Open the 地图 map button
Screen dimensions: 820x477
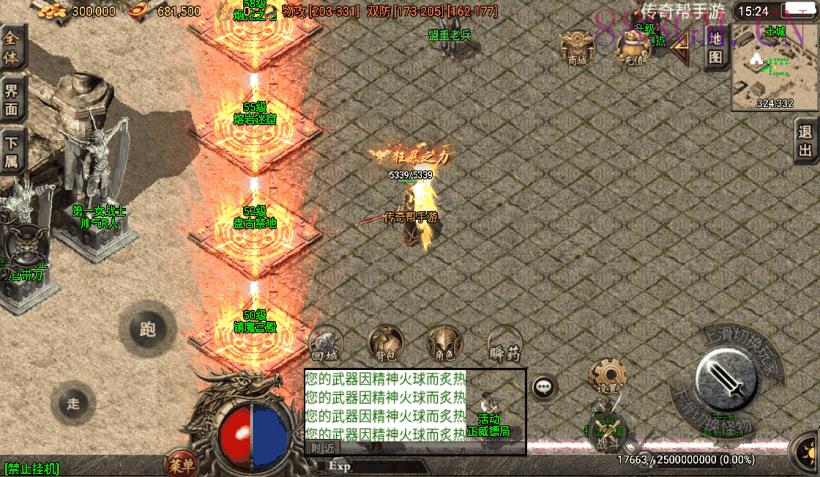point(715,47)
